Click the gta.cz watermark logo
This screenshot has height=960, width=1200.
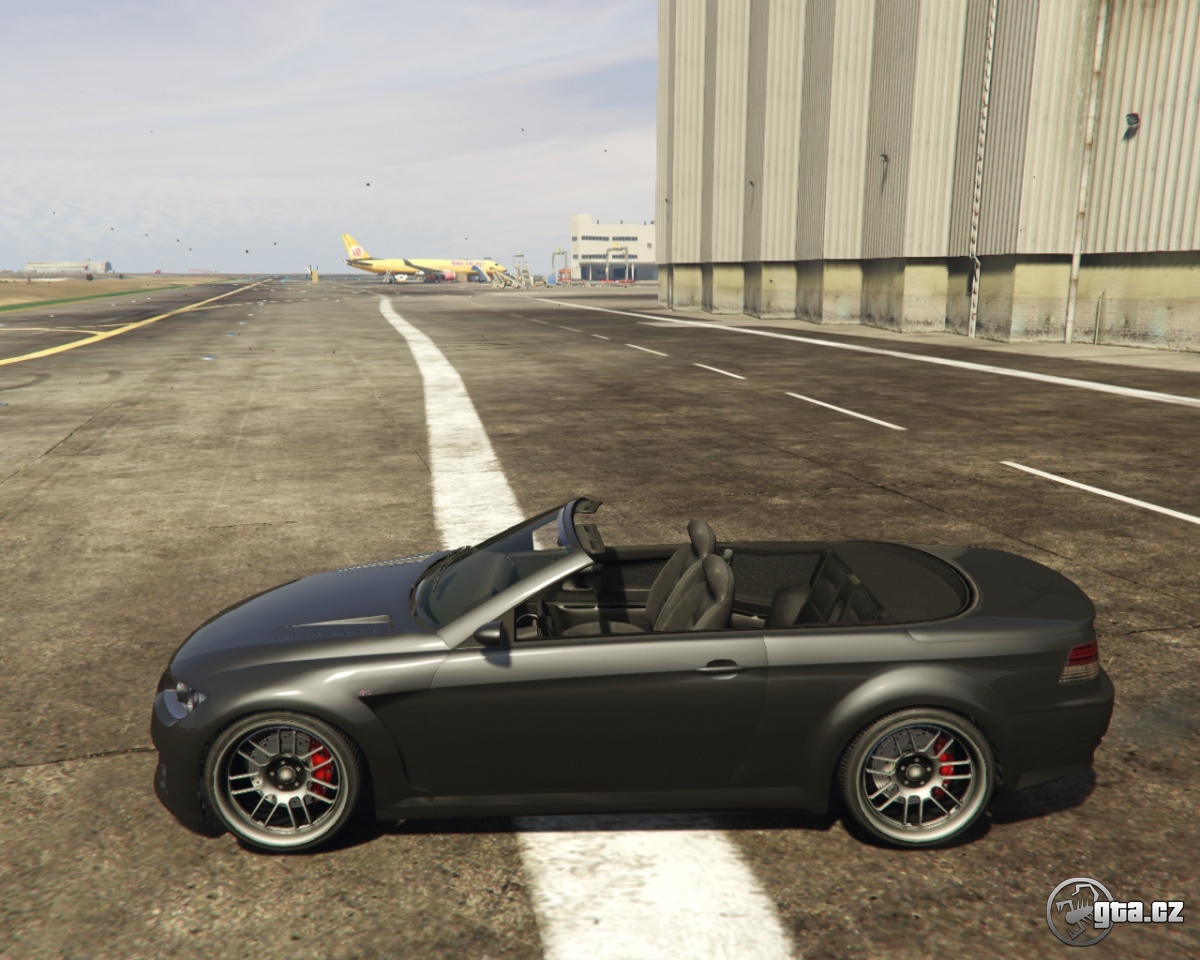(x=1114, y=911)
